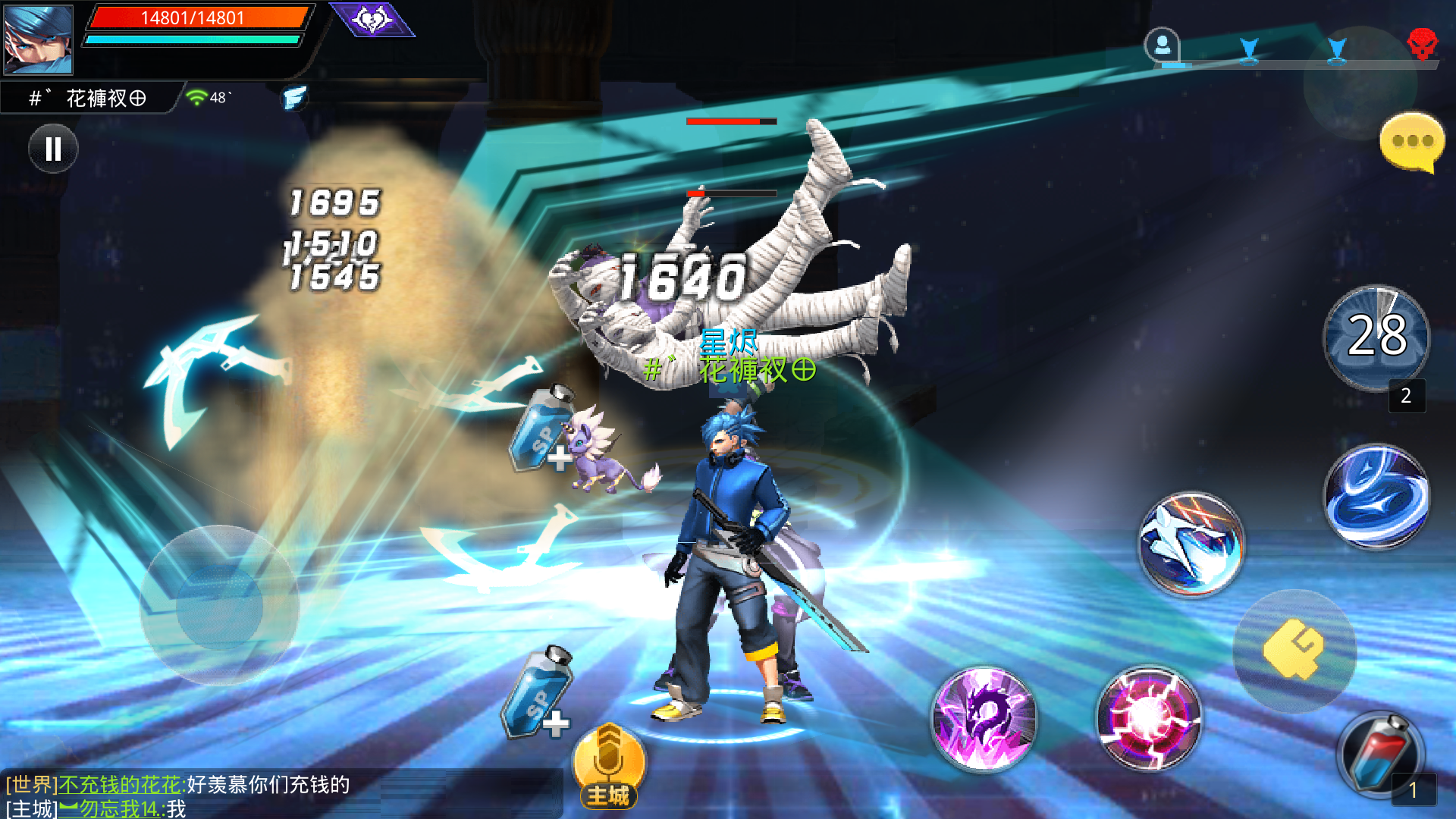Use the white wolf dash skill
The height and width of the screenshot is (819, 1456).
(x=1191, y=544)
